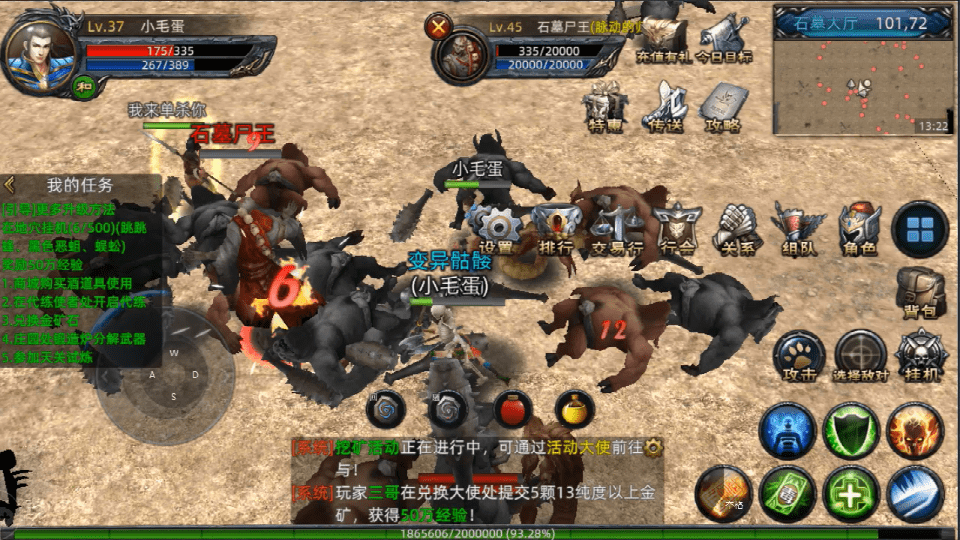
Task: Open the 行会 guild menu
Action: pyautogui.click(x=677, y=227)
